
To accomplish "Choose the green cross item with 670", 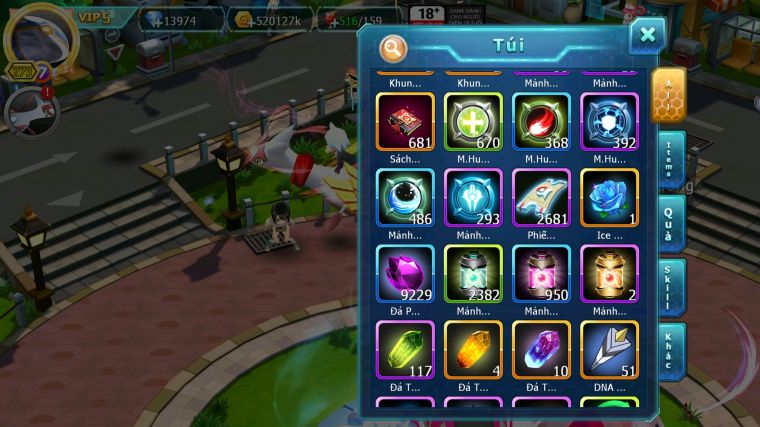I will tap(473, 122).
